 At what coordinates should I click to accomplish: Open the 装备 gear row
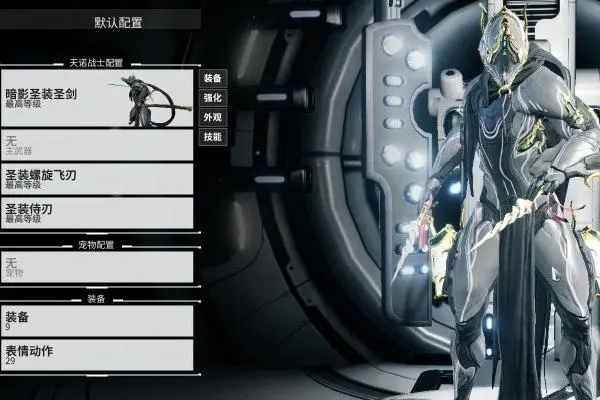(97, 320)
